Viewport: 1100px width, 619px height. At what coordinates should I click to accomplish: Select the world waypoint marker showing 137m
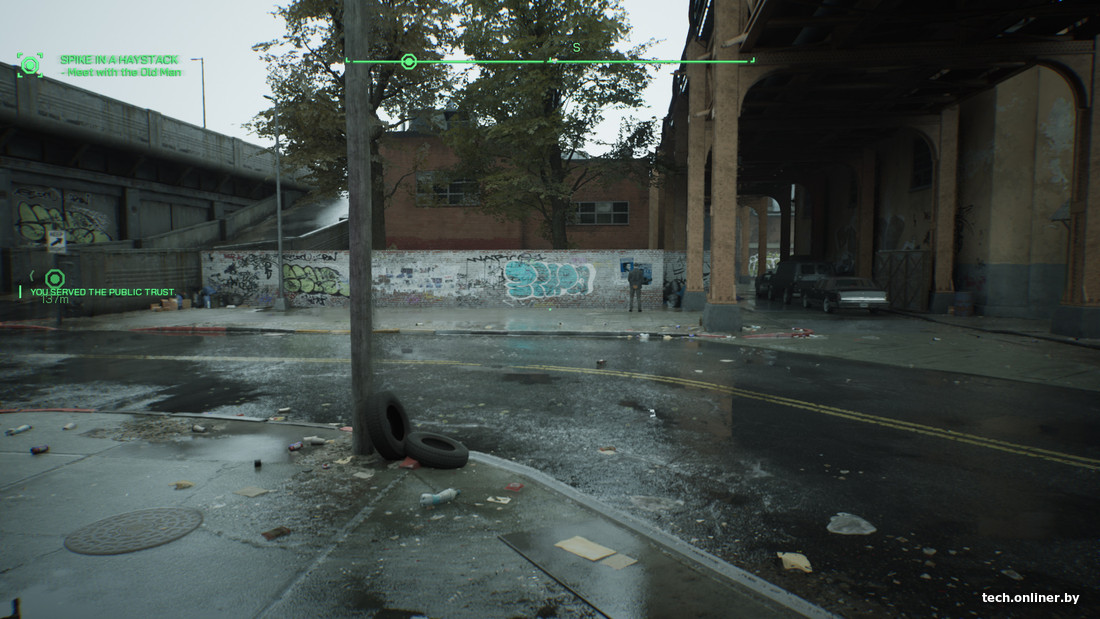(55, 278)
